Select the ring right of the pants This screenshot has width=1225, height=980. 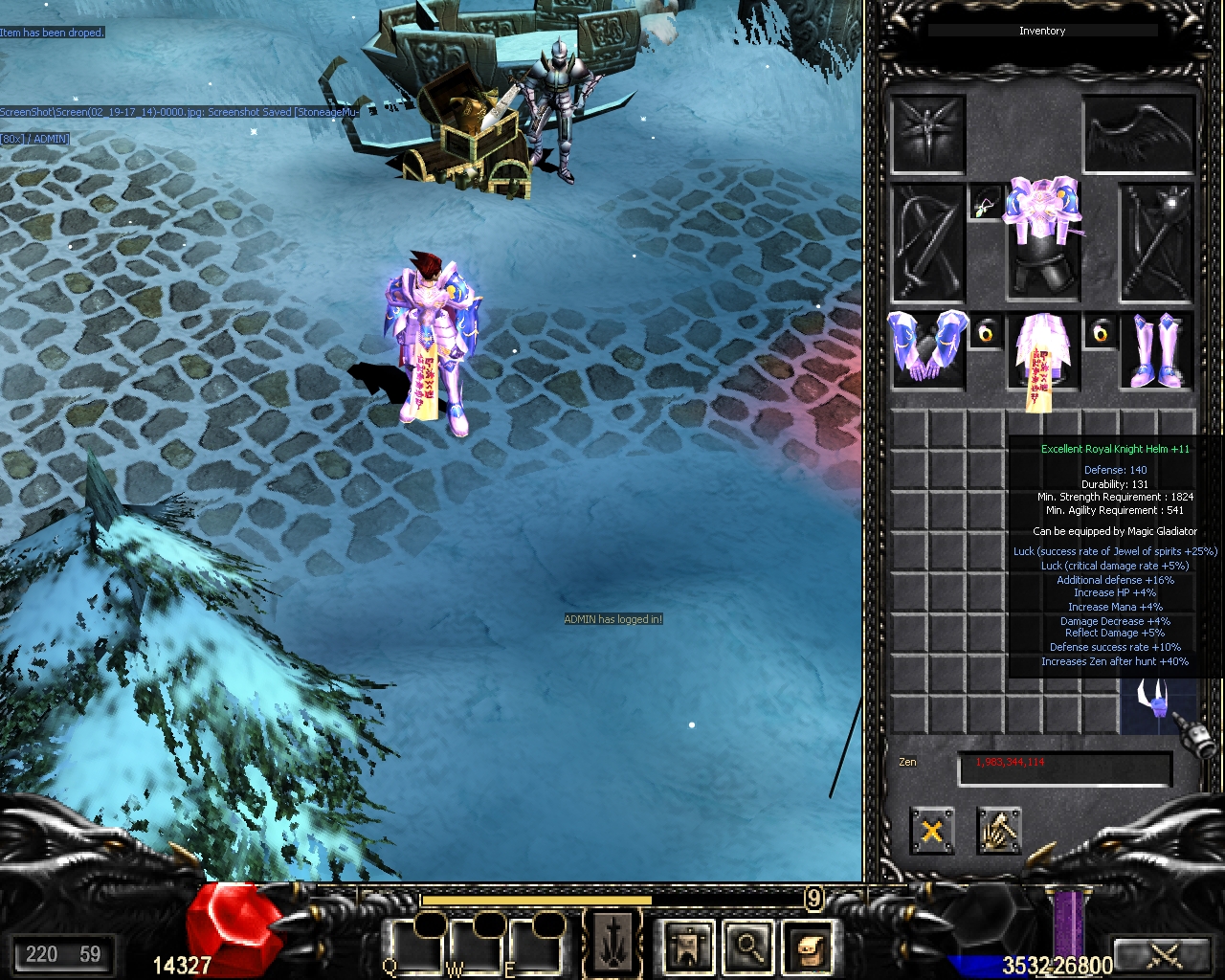[1101, 332]
